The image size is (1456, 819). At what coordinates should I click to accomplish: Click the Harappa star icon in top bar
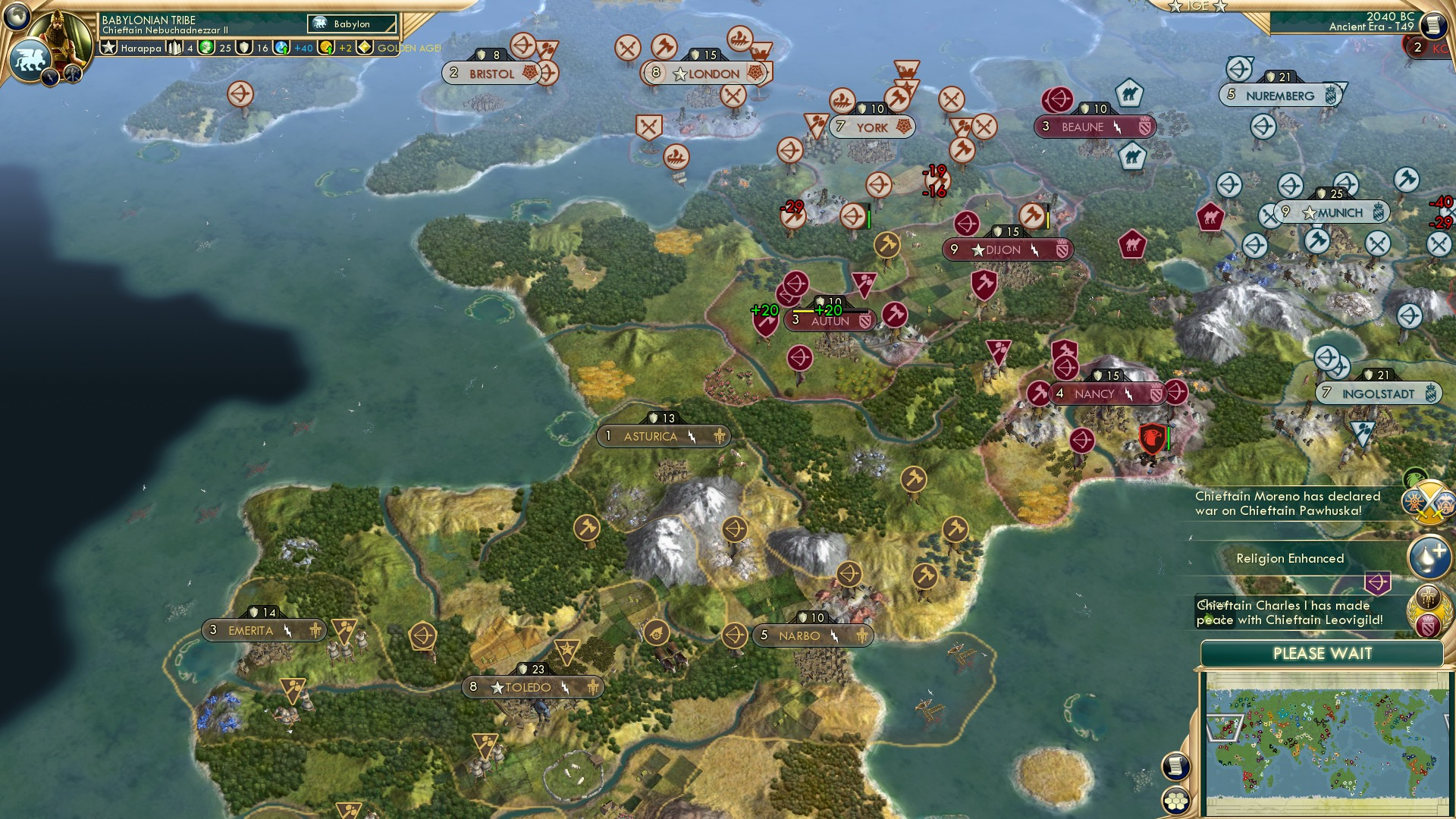pos(109,47)
